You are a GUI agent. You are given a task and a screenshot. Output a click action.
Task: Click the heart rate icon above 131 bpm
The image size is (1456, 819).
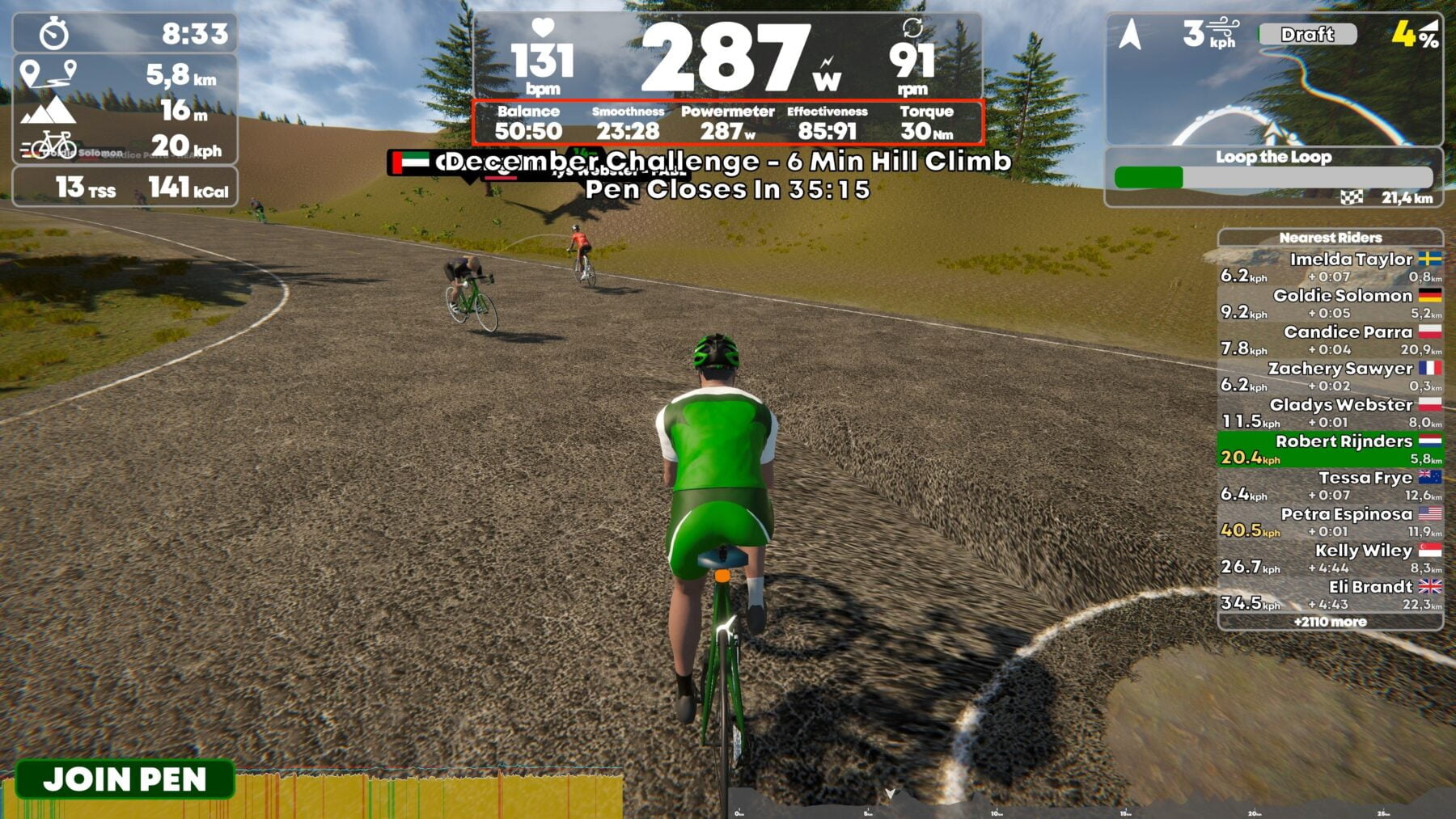[x=544, y=29]
